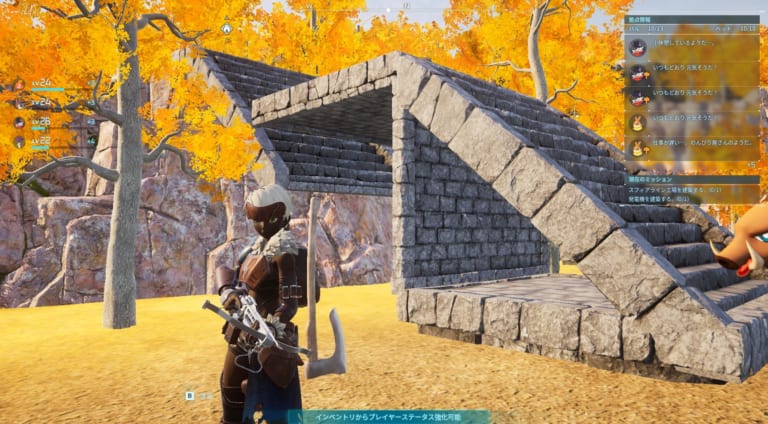Select the base Pal that is resting (休憩しているようだ)
Image resolution: width=768 pixels, height=424 pixels.
692,46
